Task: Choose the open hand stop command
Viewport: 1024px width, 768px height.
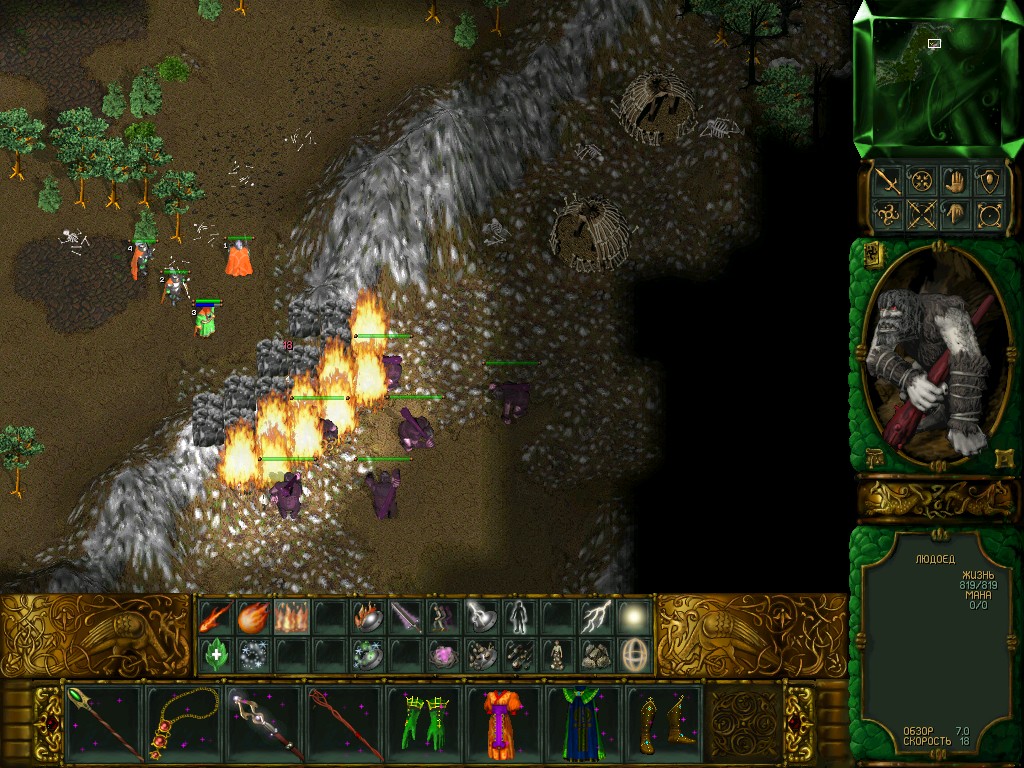Action: tap(953, 181)
